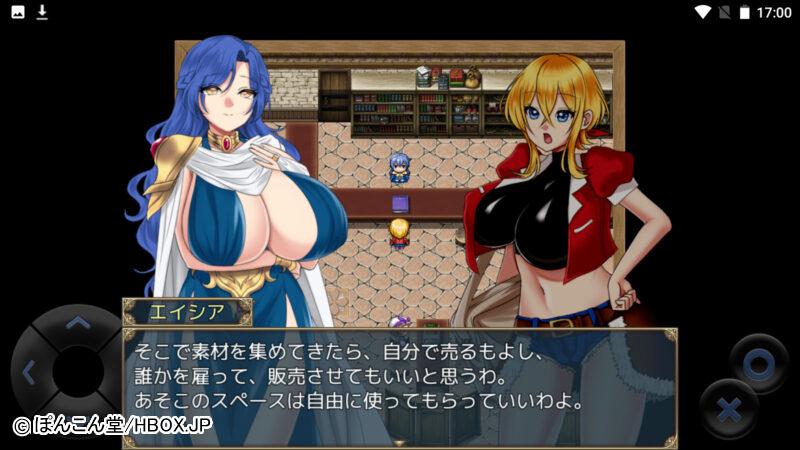800x450 pixels.
Task: Tap the blue cross X touch button
Action: [x=729, y=408]
